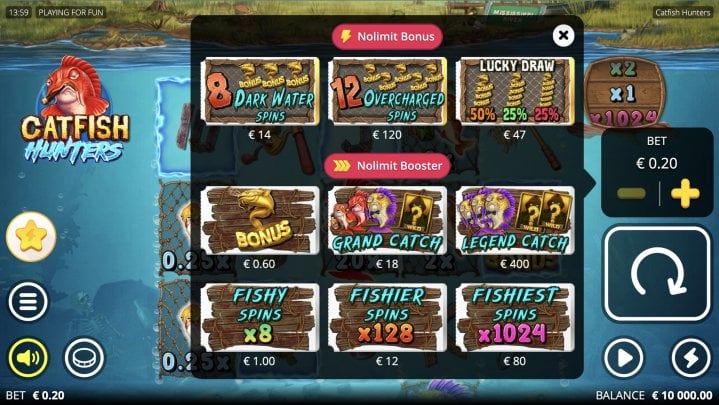Viewport: 719px width, 405px height.
Task: Close the bonus buy popup
Action: point(564,36)
